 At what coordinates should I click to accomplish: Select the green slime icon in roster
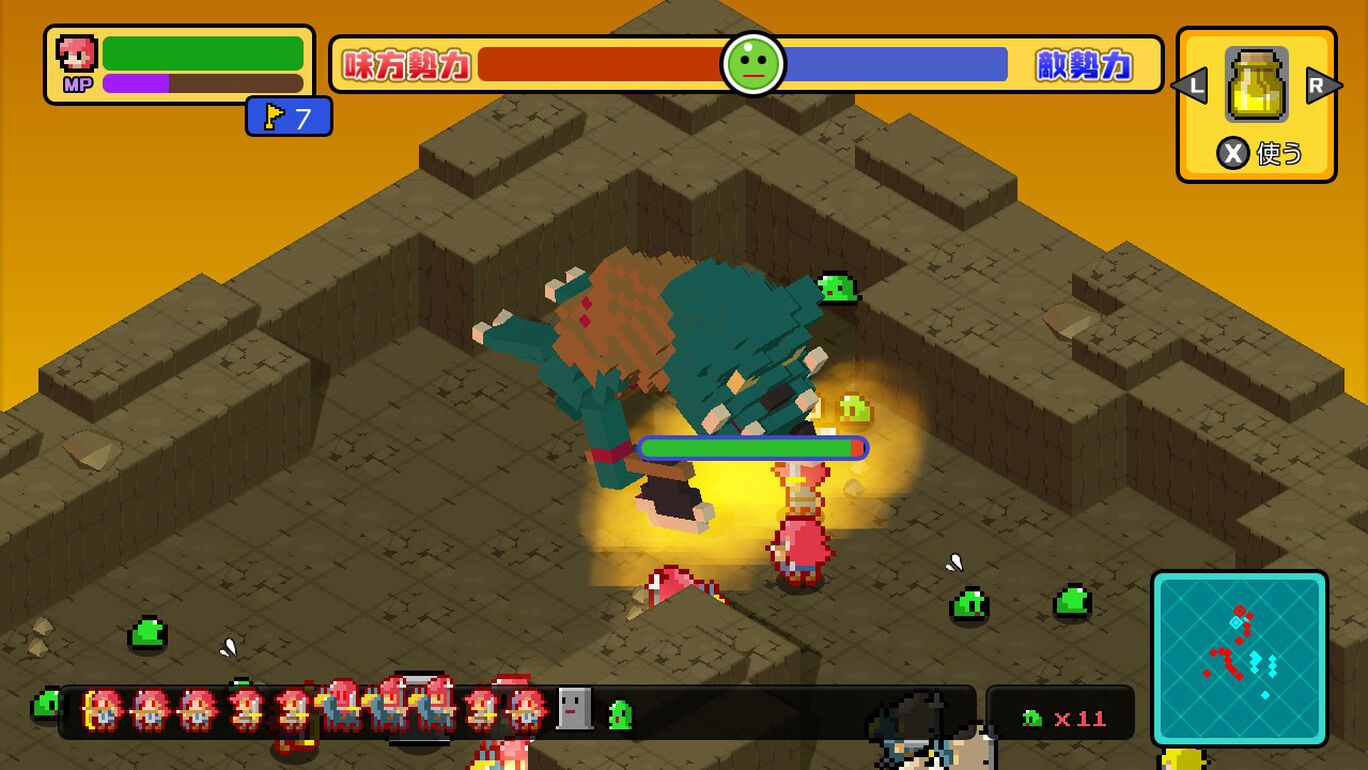[x=620, y=714]
